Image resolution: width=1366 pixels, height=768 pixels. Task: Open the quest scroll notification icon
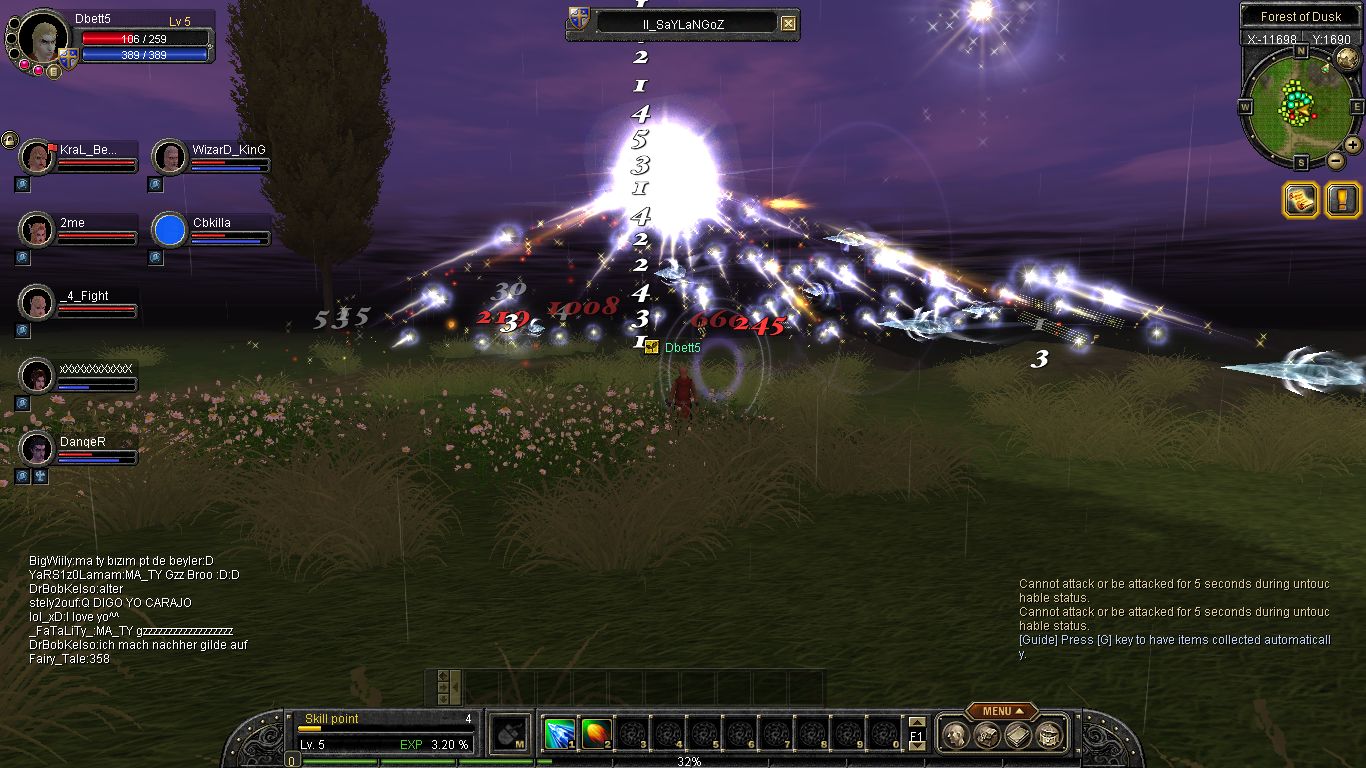(1300, 200)
